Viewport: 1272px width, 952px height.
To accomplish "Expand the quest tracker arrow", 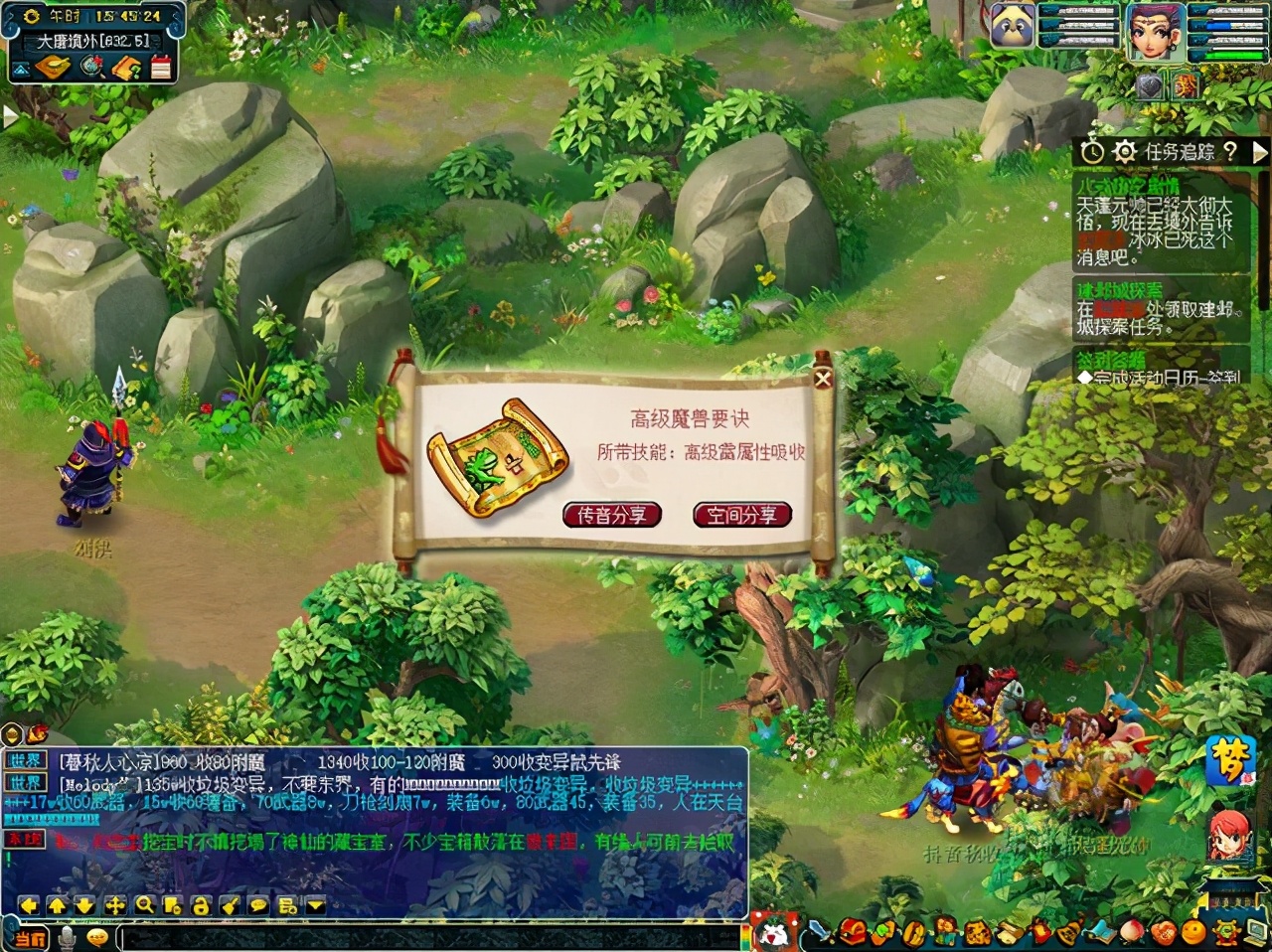I will [1259, 152].
